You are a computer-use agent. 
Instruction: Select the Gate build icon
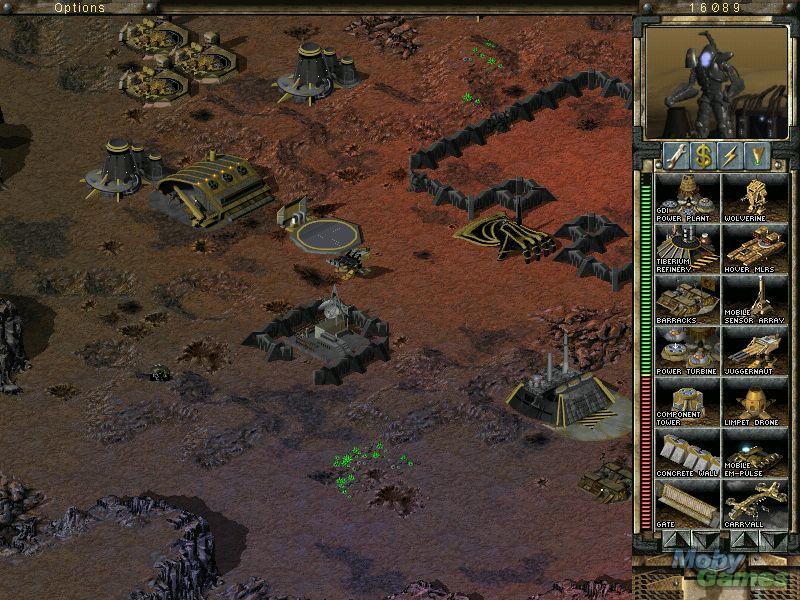pos(687,505)
